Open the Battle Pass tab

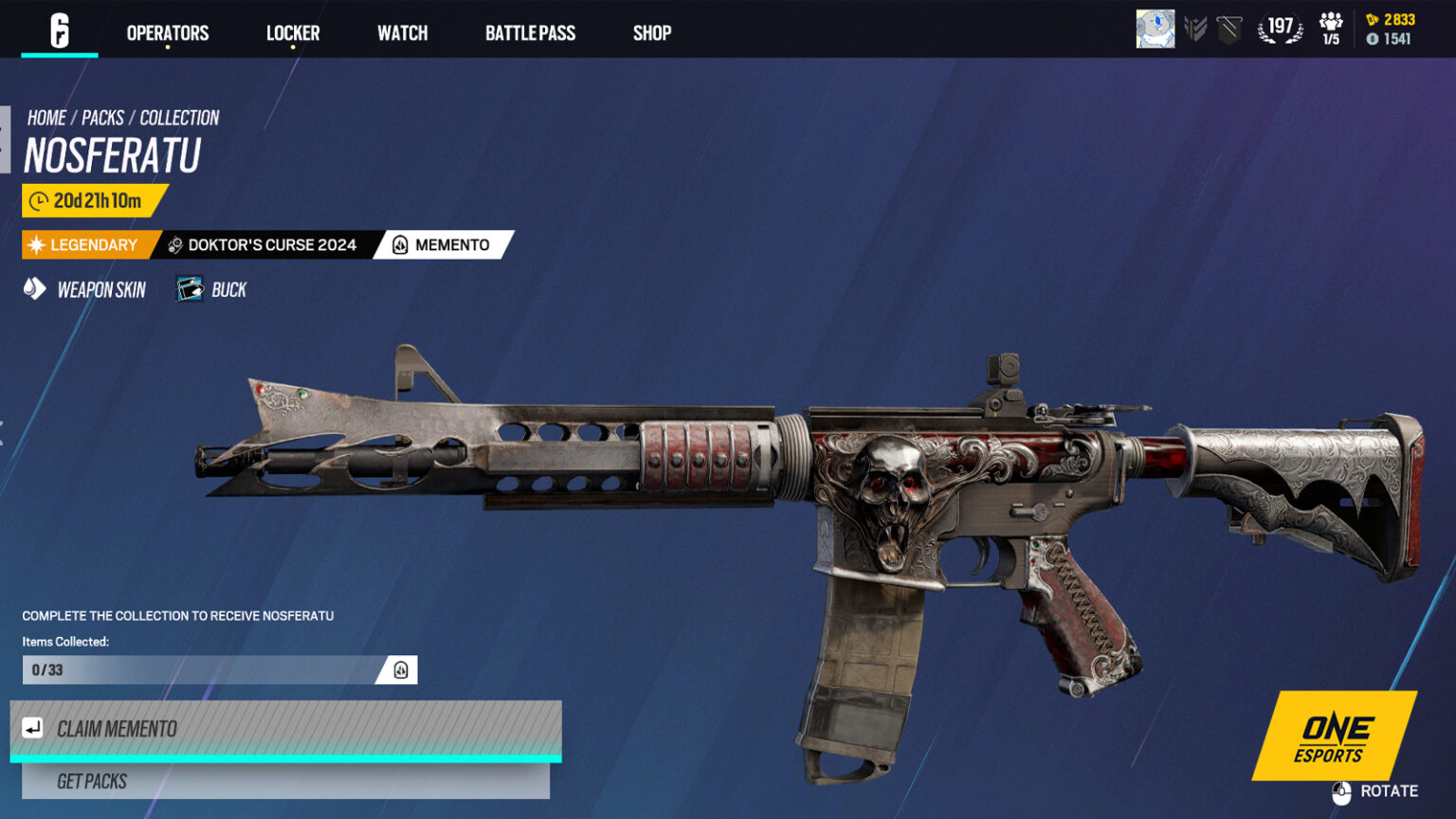pyautogui.click(x=530, y=33)
